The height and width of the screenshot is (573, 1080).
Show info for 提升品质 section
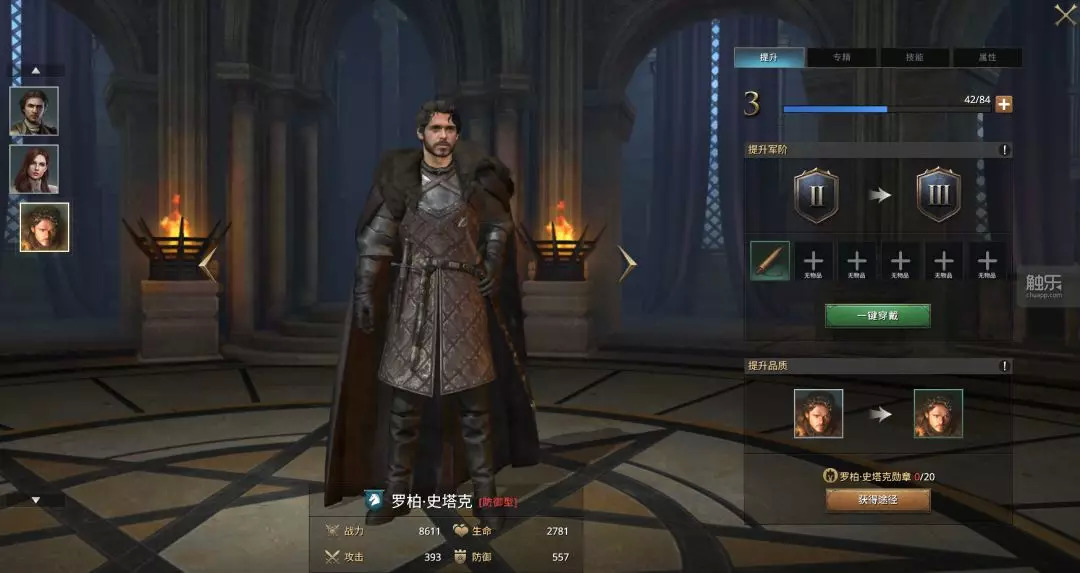click(x=1004, y=366)
